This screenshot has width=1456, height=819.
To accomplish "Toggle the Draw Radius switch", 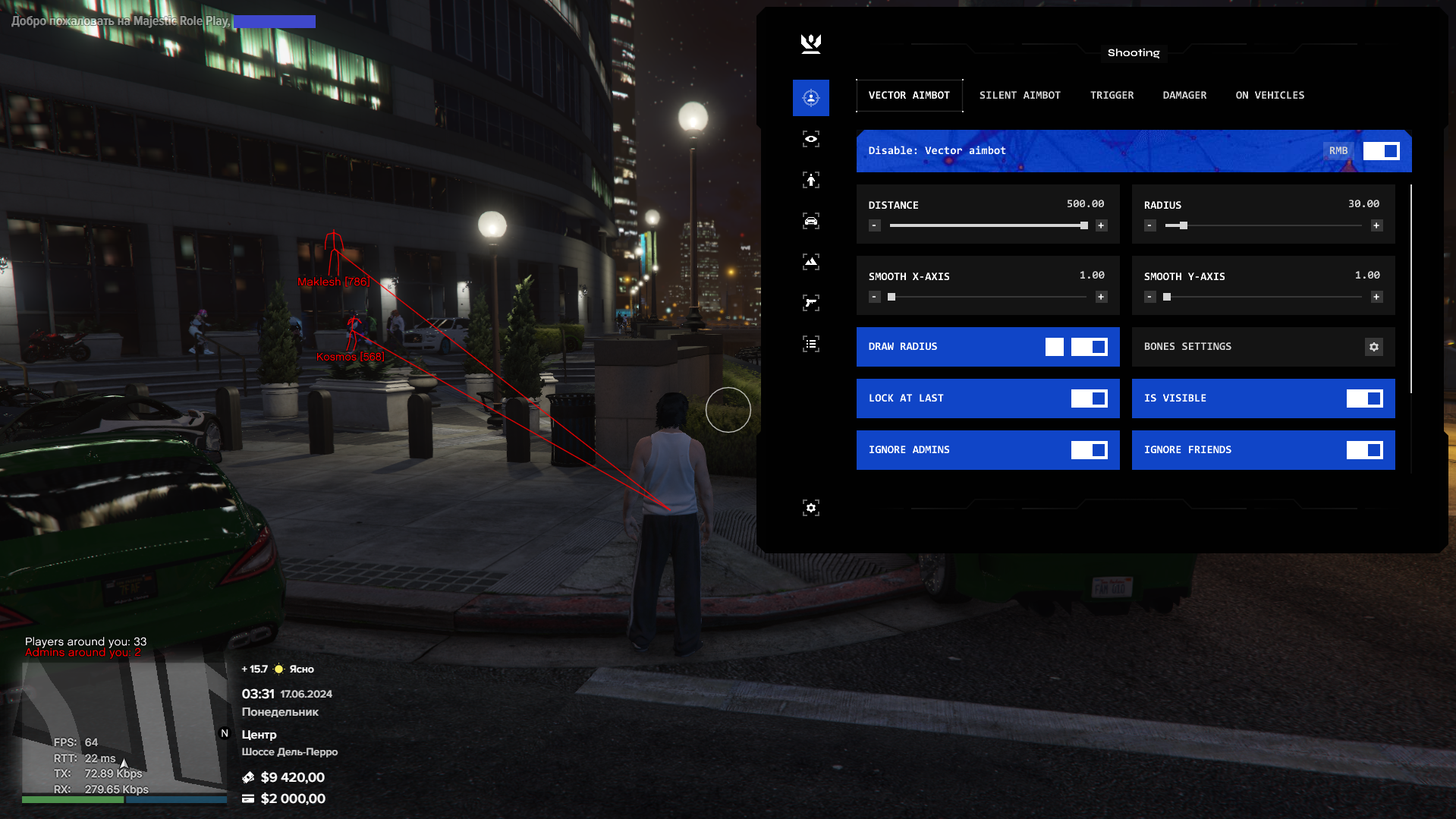I will point(1089,347).
